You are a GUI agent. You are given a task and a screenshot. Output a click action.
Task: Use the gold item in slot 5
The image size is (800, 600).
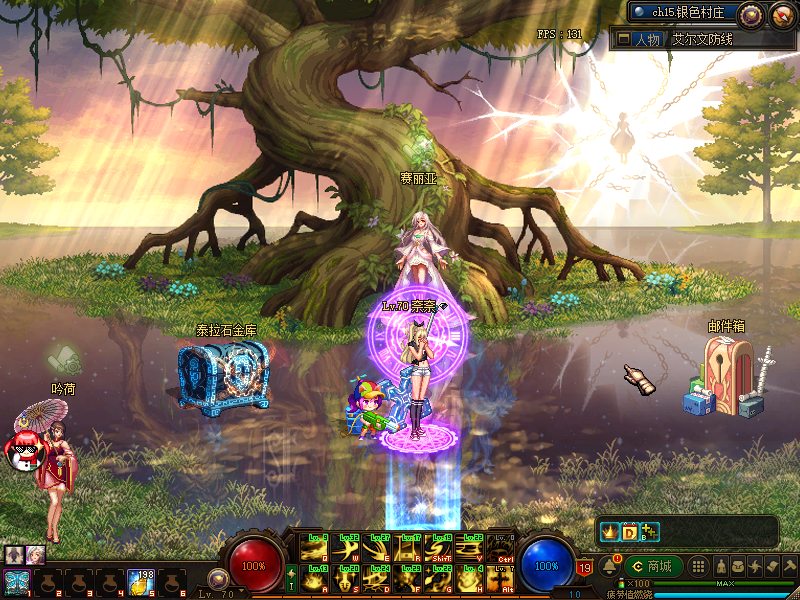[140, 580]
